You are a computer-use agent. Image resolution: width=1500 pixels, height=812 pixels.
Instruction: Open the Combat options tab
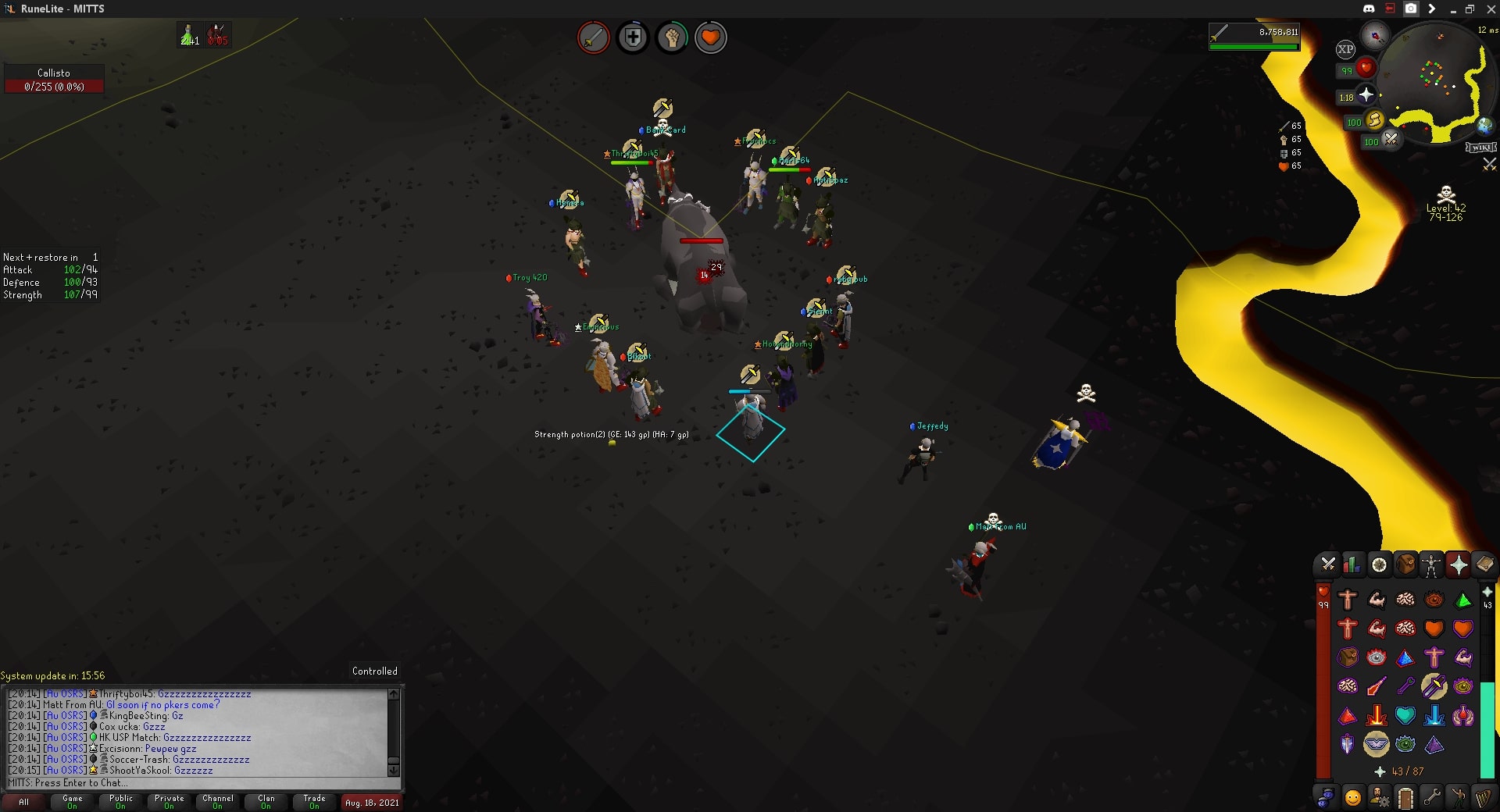pyautogui.click(x=1327, y=564)
